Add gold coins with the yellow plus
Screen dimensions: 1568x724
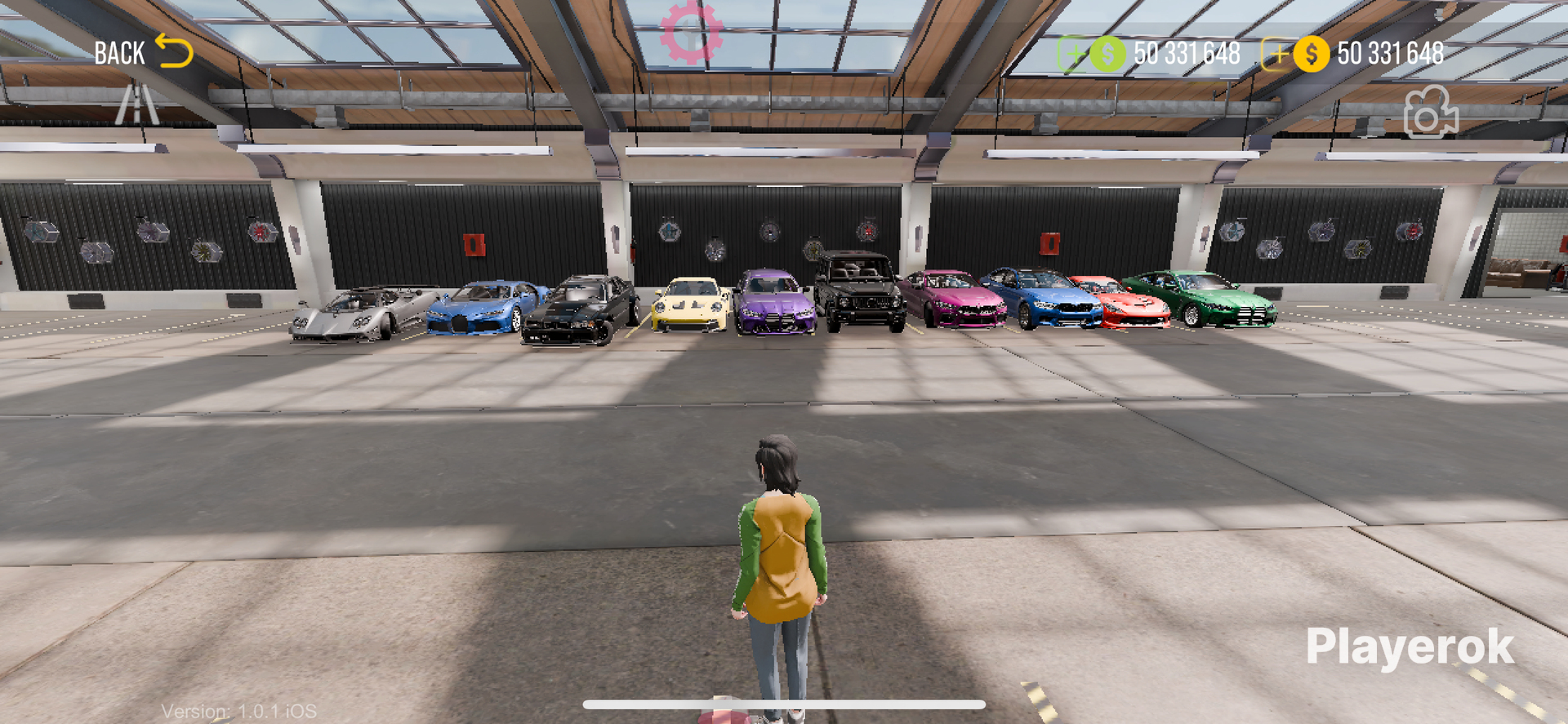point(1276,55)
